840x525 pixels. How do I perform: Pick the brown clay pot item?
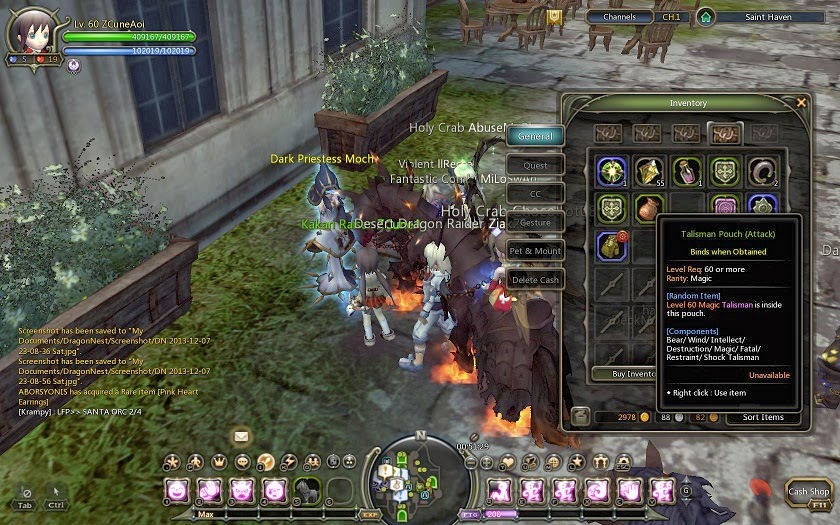[649, 208]
